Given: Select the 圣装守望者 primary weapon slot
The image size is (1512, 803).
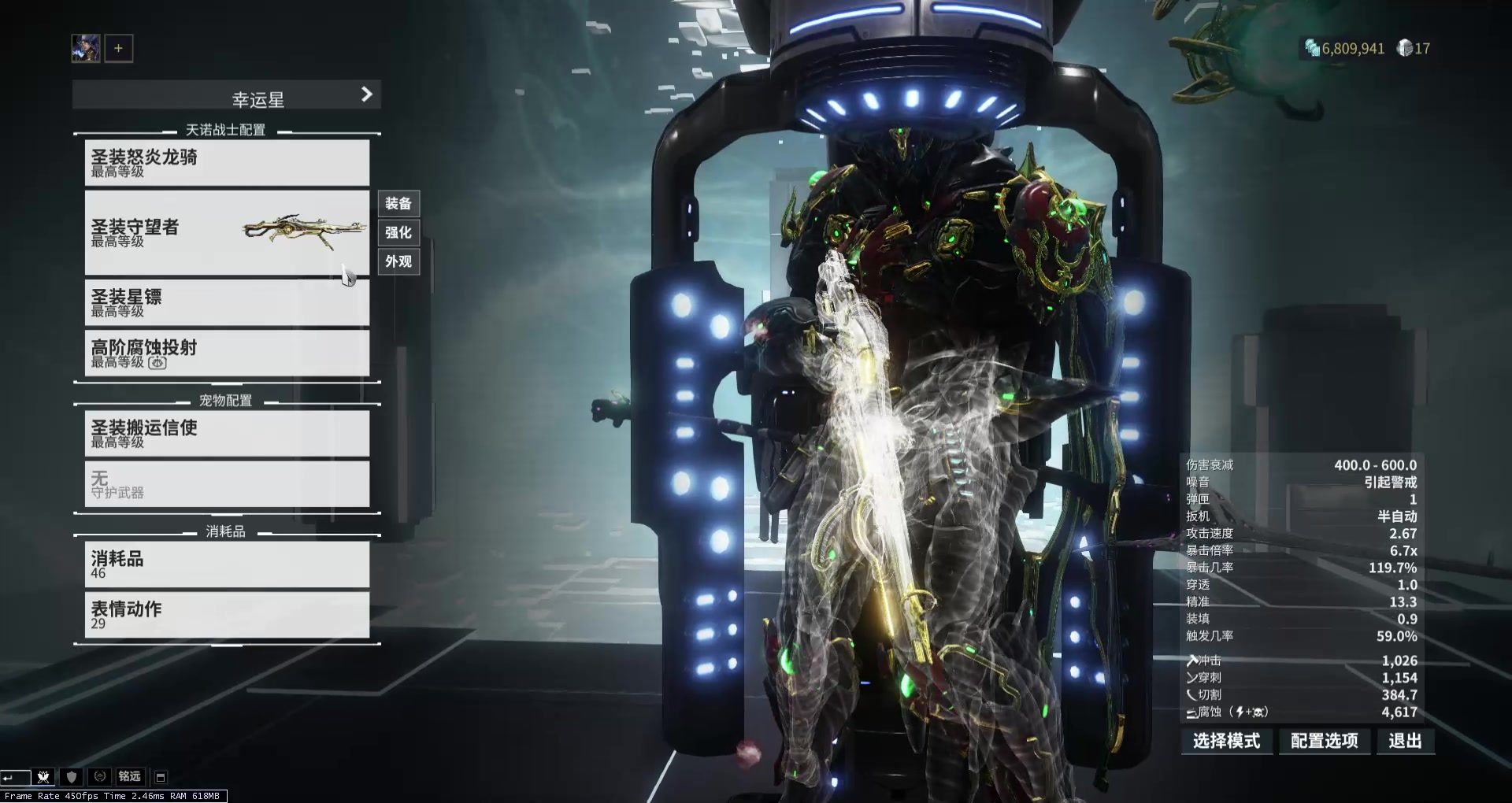Looking at the screenshot, I should pyautogui.click(x=227, y=232).
